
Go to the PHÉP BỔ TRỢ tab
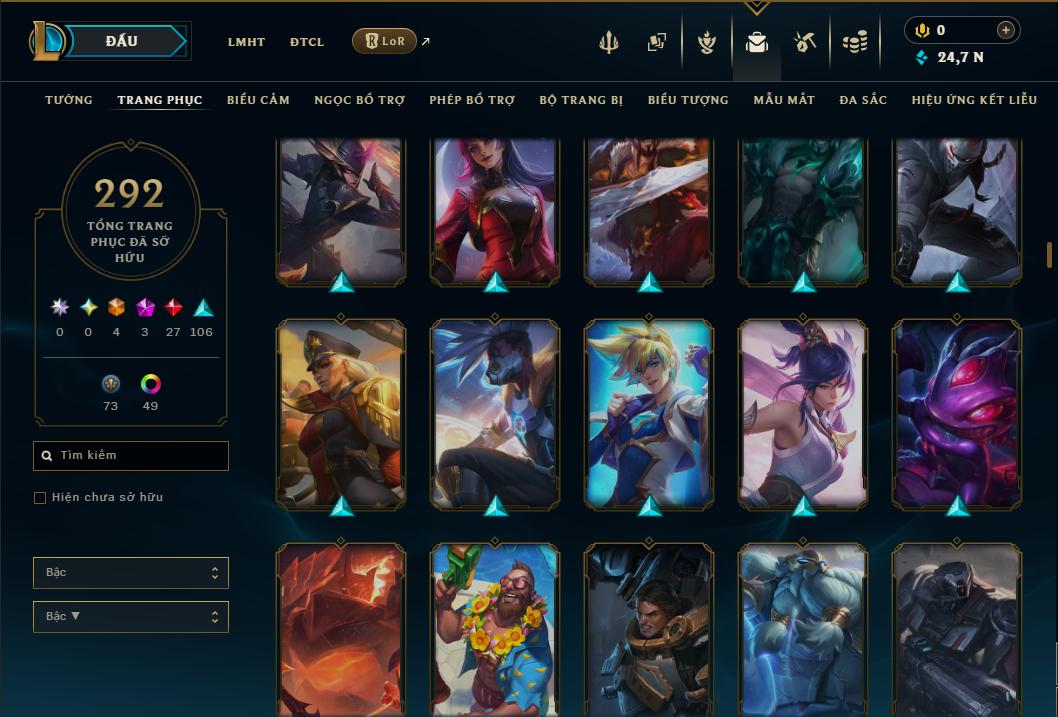[x=472, y=100]
